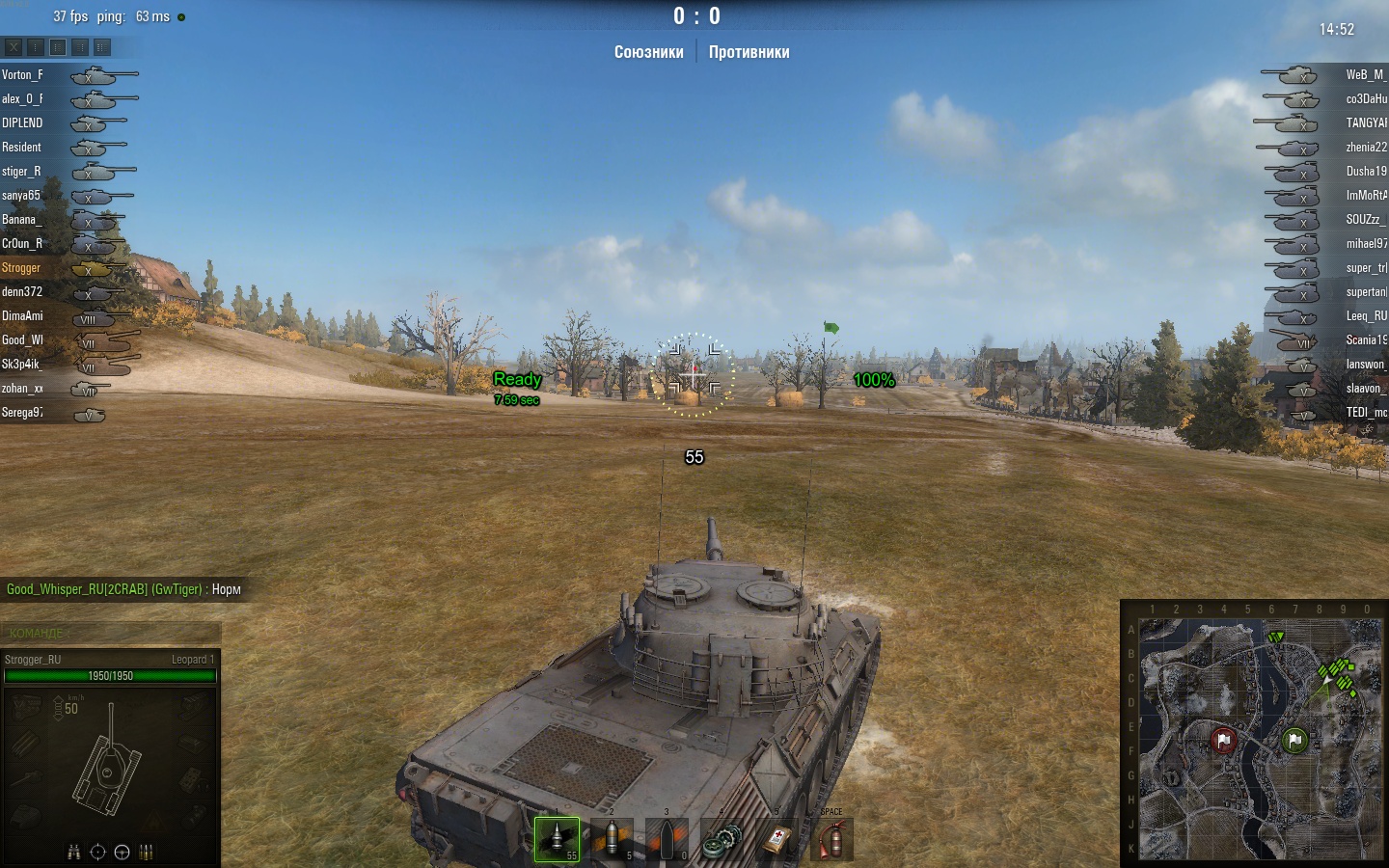
Task: Click the Противники enemies score label
Action: click(749, 52)
